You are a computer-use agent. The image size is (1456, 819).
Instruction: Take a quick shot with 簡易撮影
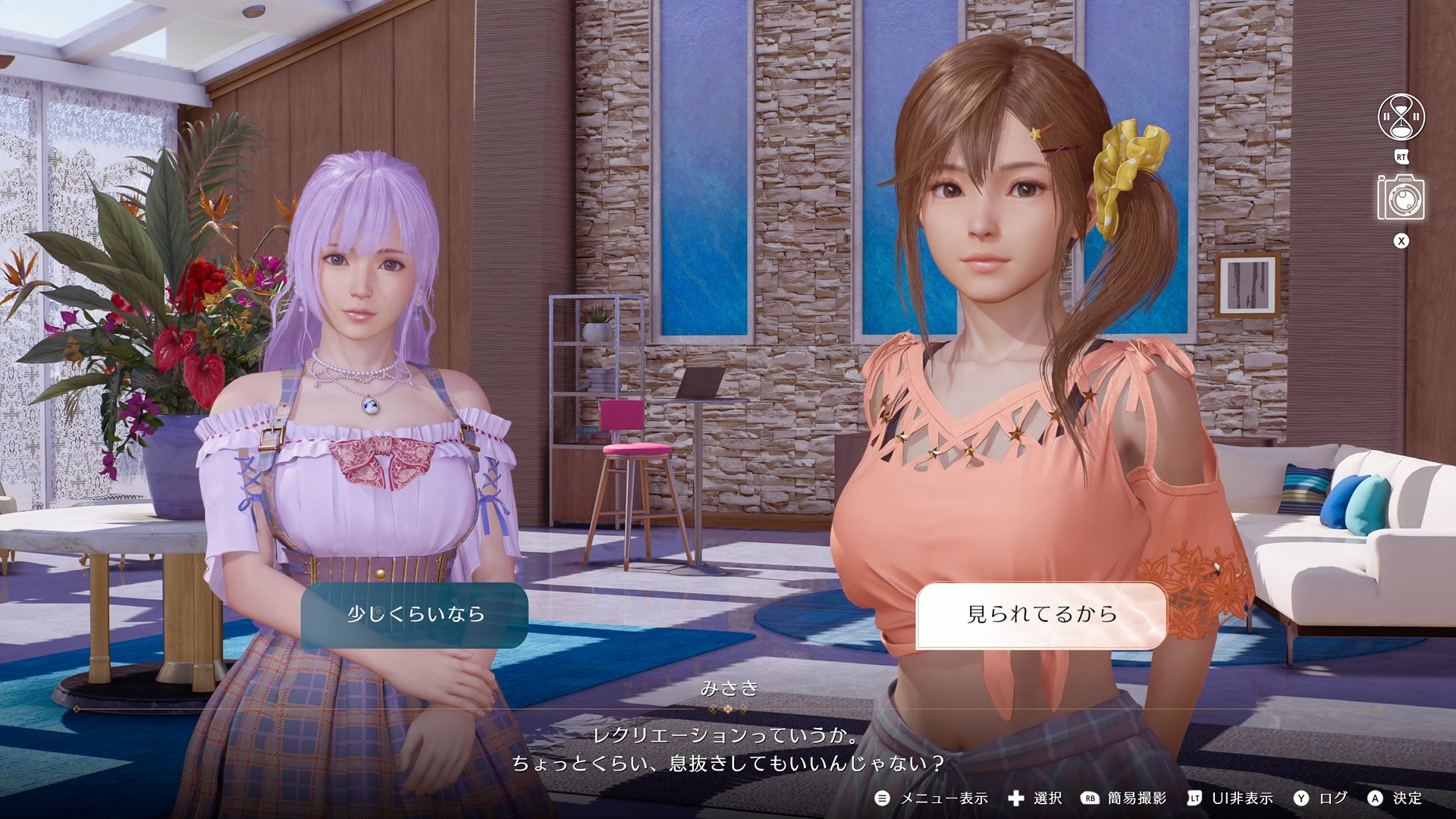(1124, 798)
